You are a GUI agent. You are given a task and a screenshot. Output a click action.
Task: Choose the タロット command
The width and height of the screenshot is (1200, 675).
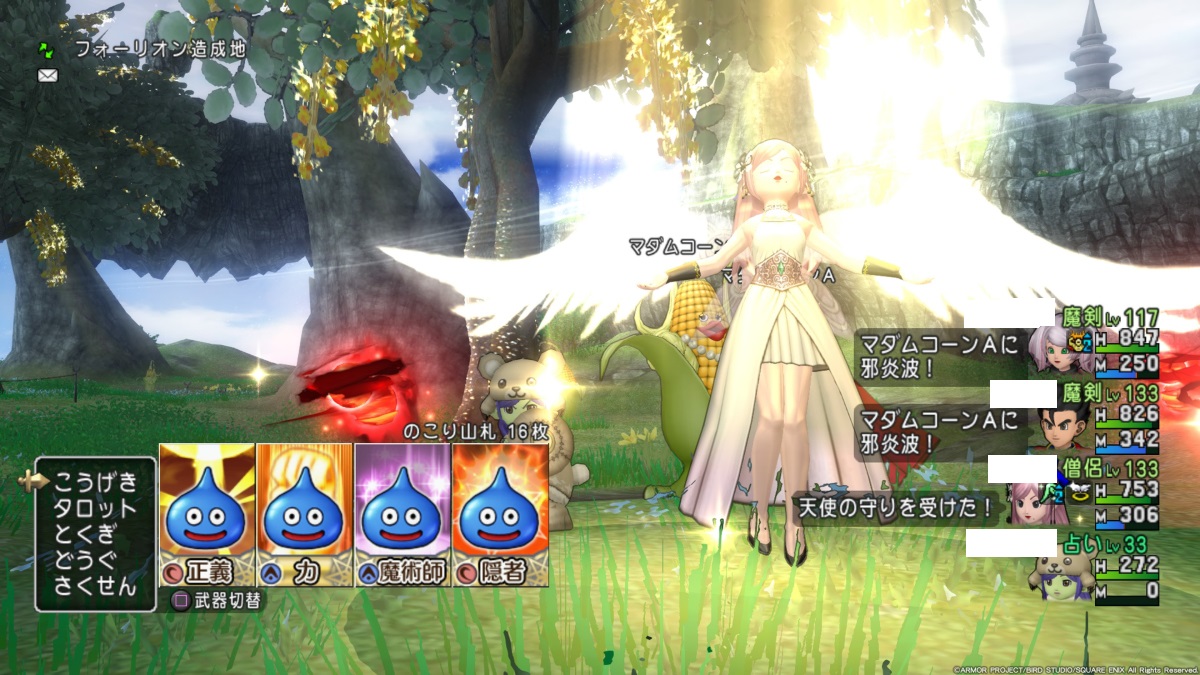(95, 507)
